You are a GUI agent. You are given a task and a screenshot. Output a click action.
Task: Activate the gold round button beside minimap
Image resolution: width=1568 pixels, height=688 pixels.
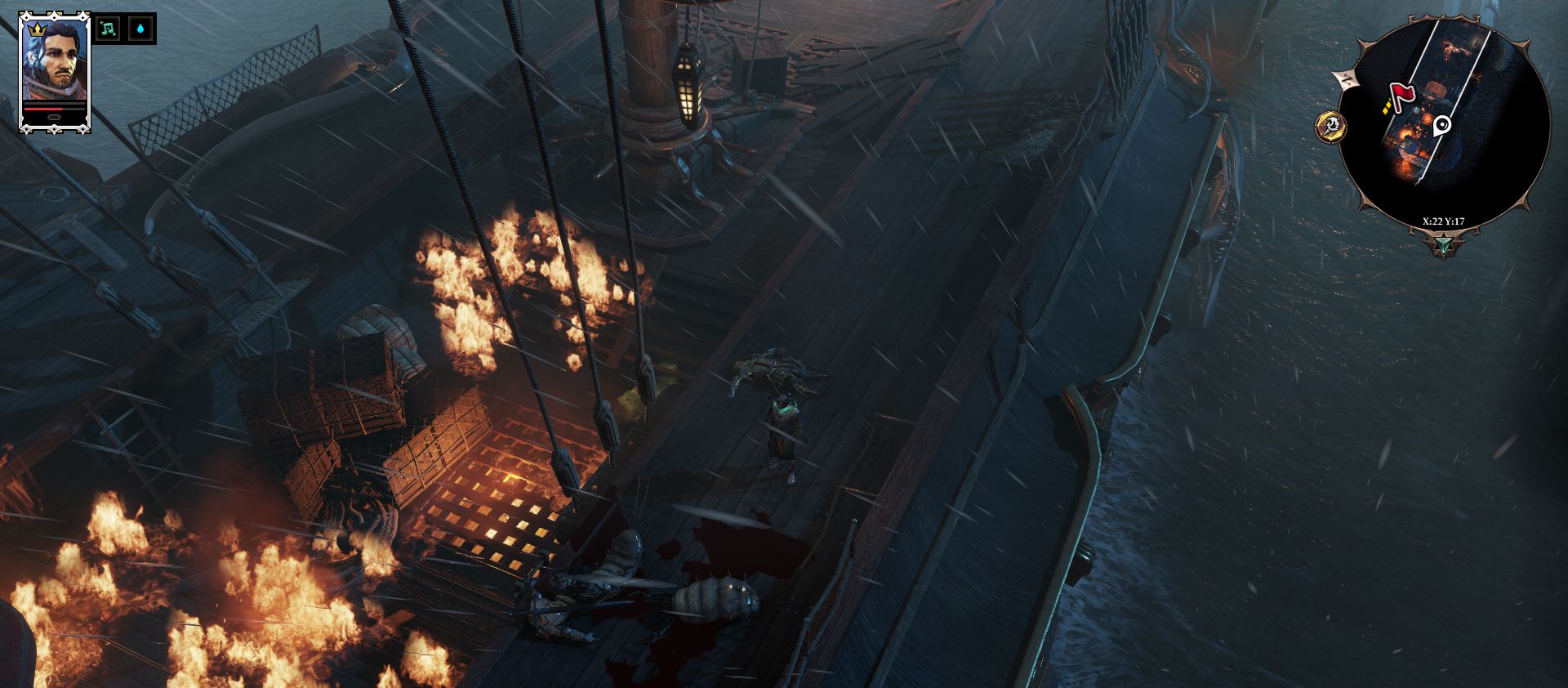click(x=1331, y=126)
